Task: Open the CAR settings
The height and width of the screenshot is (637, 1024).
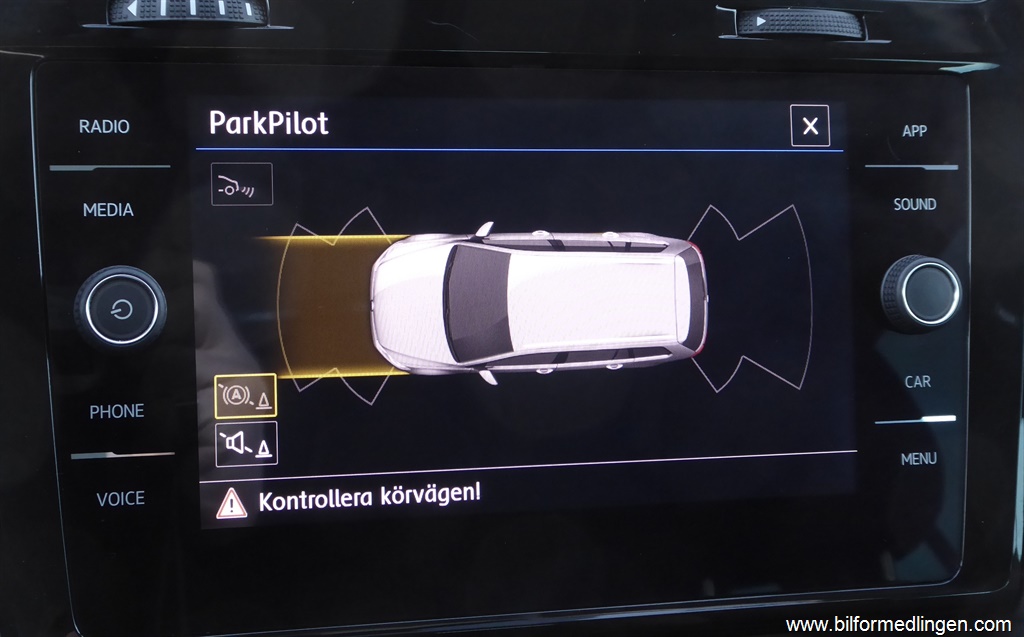Action: pyautogui.click(x=917, y=381)
